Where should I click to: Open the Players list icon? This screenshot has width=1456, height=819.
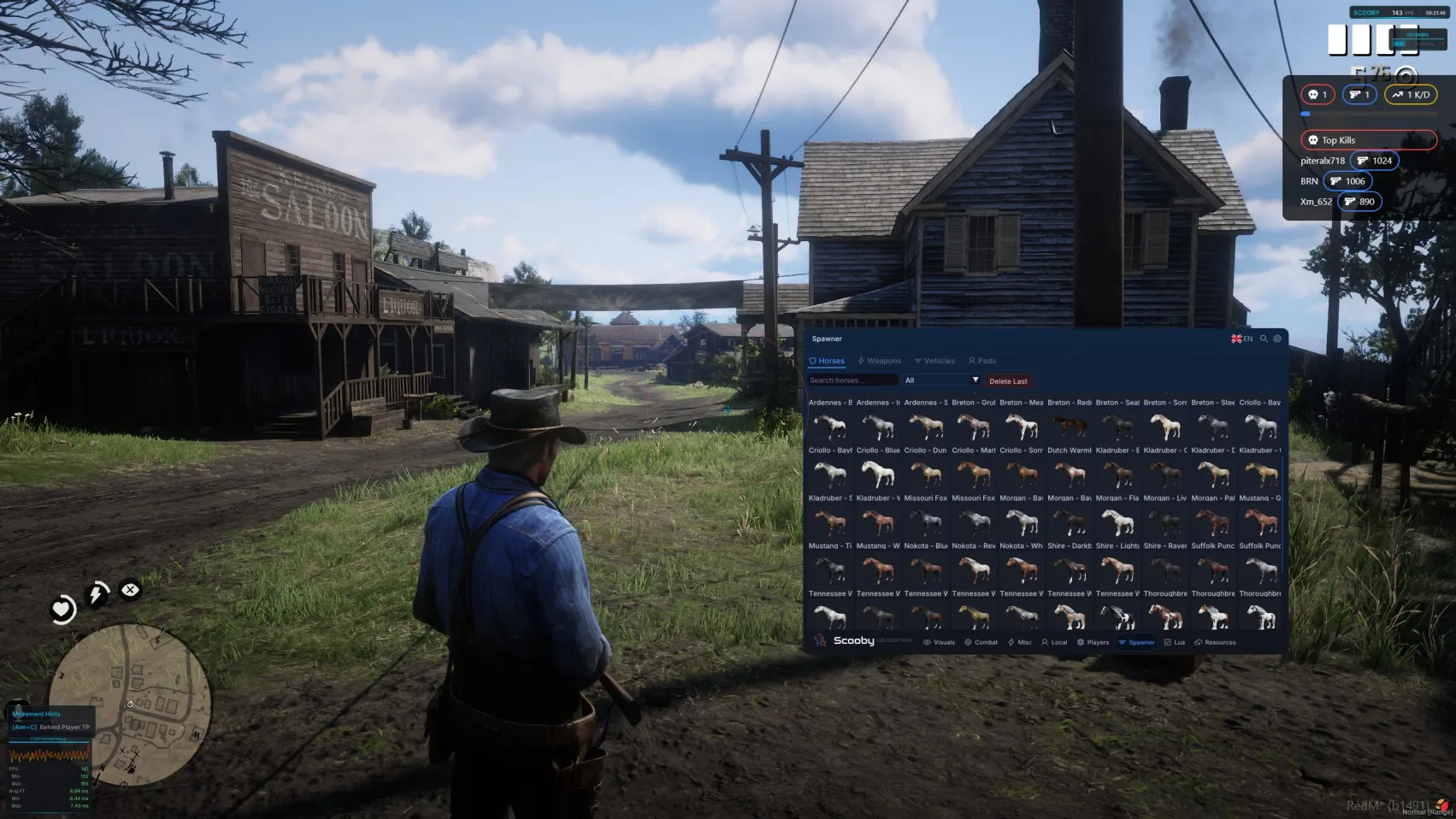point(1081,642)
